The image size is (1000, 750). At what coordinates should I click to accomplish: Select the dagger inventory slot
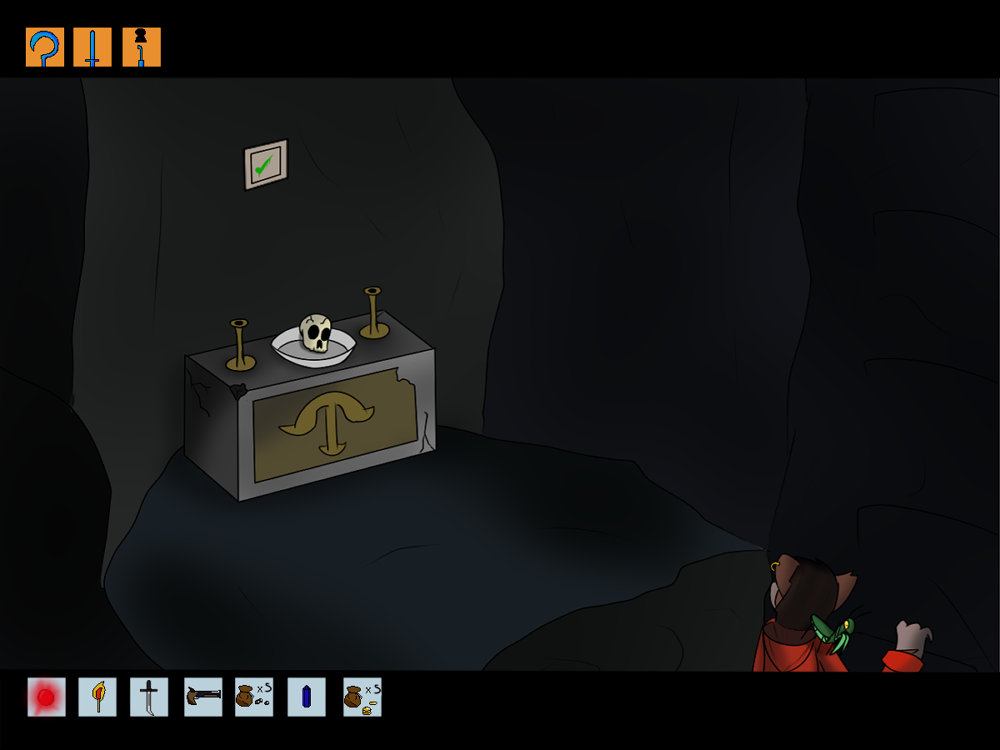click(x=149, y=697)
